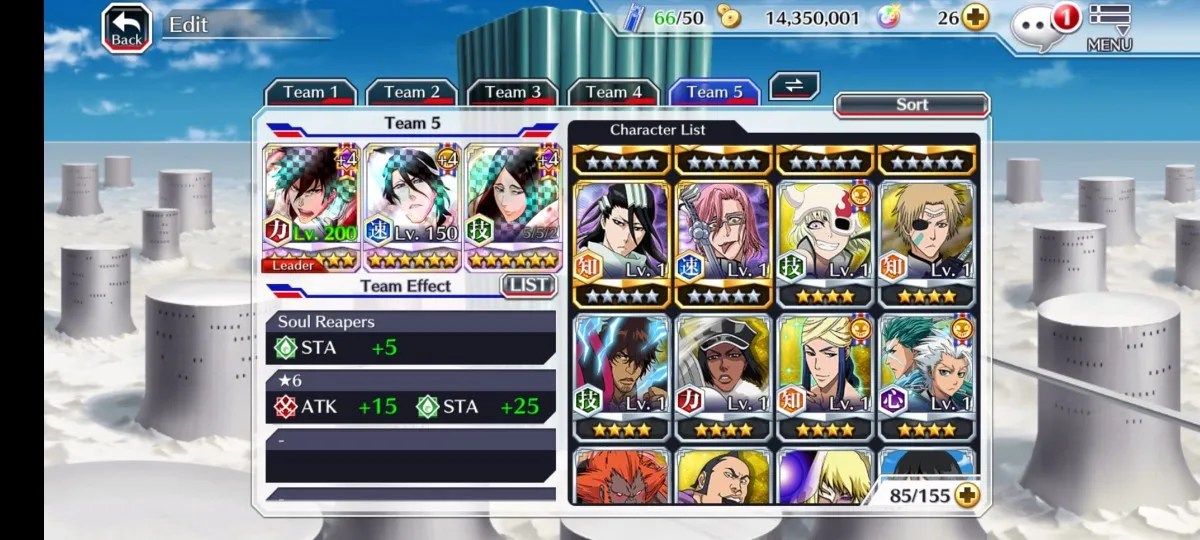Image resolution: width=1200 pixels, height=540 pixels.
Task: Switch to the Team 2 tab
Action: [x=411, y=92]
